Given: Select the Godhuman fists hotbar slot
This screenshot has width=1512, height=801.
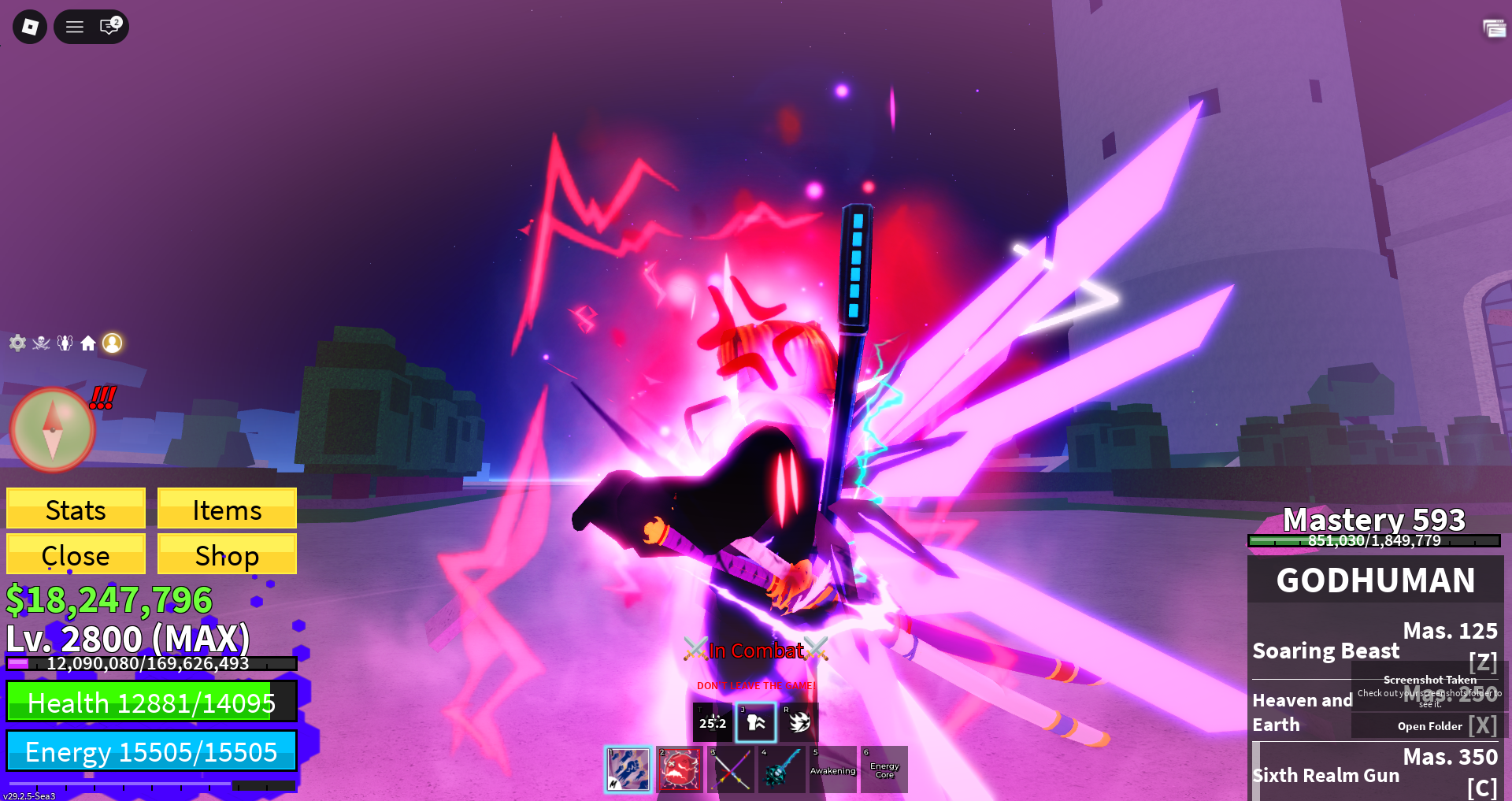Looking at the screenshot, I should coord(628,769).
